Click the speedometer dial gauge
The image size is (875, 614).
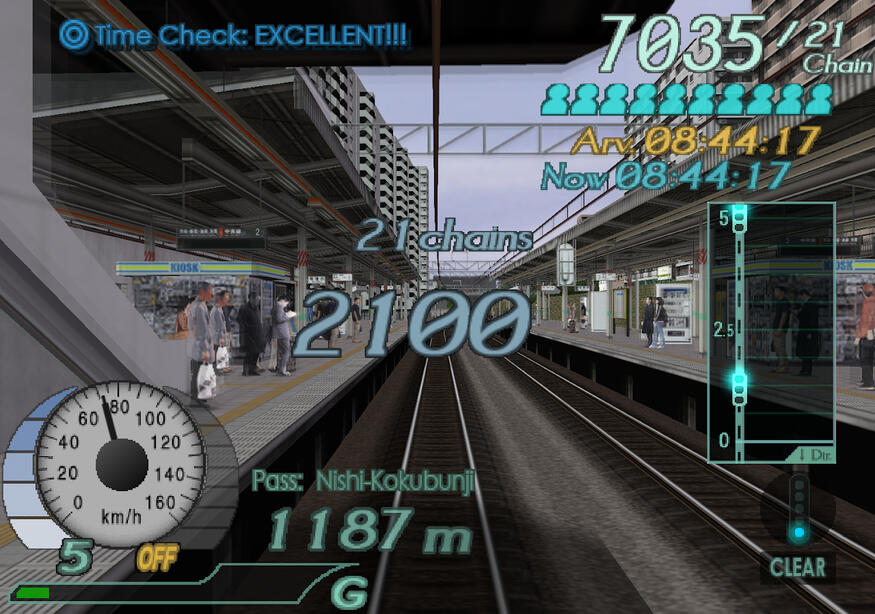click(120, 463)
